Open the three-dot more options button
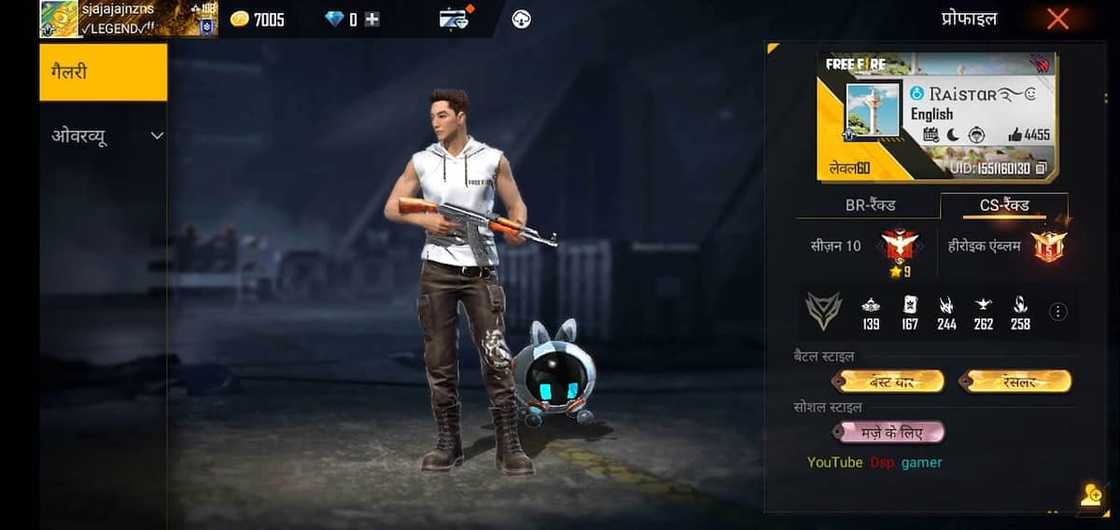 pyautogui.click(x=1058, y=312)
